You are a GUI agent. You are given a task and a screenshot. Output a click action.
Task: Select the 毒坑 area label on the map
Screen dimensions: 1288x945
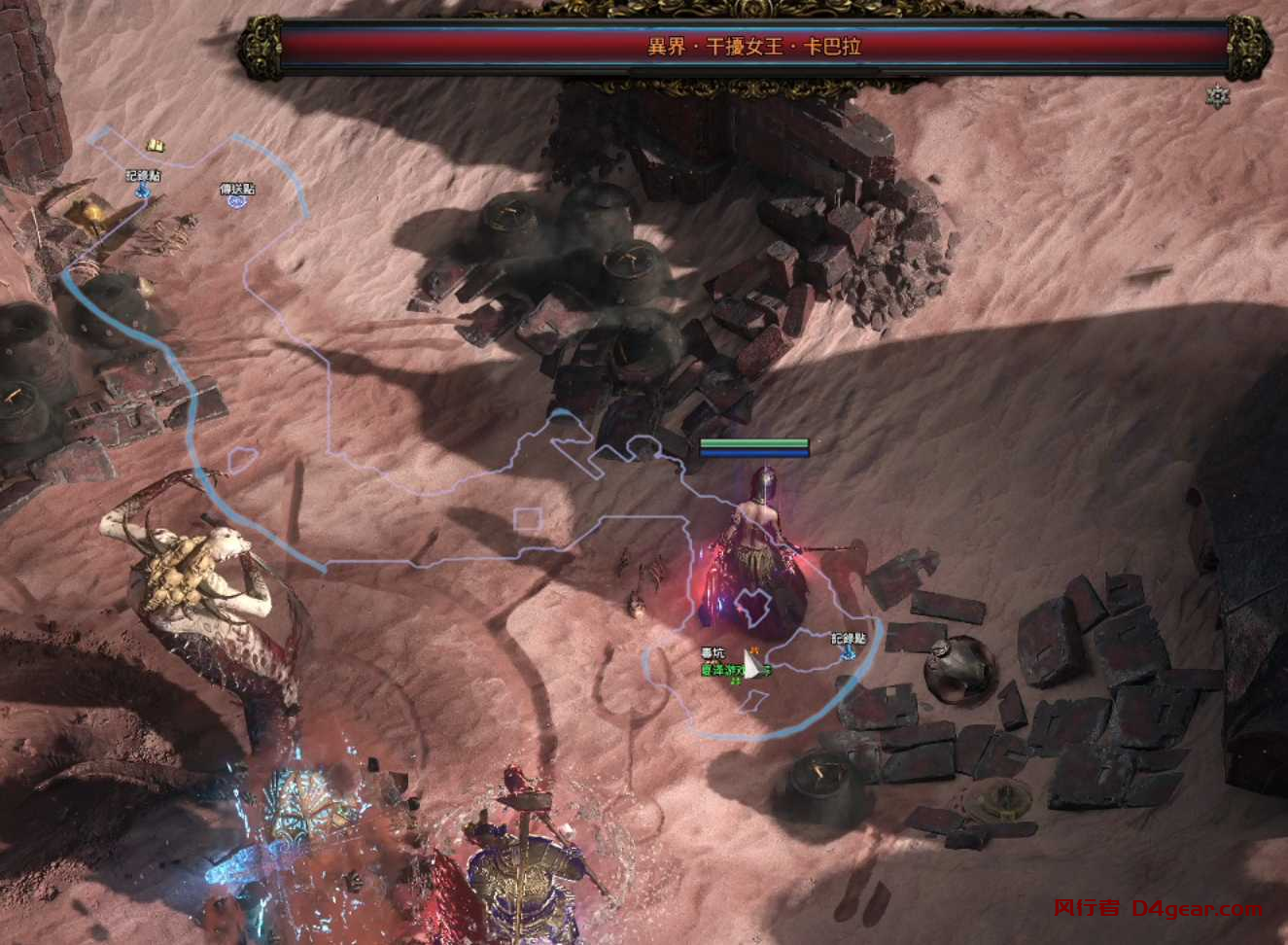point(713,652)
